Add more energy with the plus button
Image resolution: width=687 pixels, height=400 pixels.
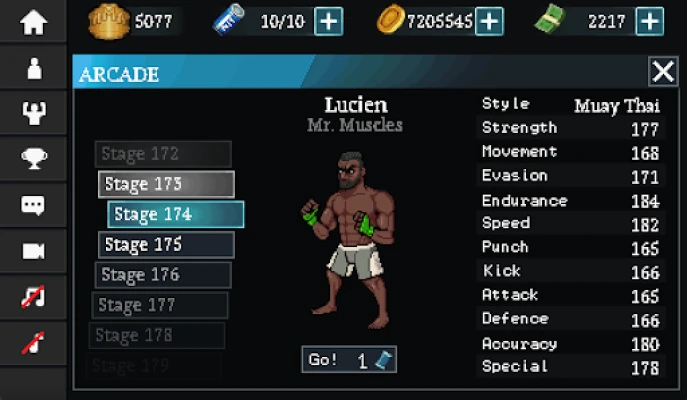[x=329, y=20]
